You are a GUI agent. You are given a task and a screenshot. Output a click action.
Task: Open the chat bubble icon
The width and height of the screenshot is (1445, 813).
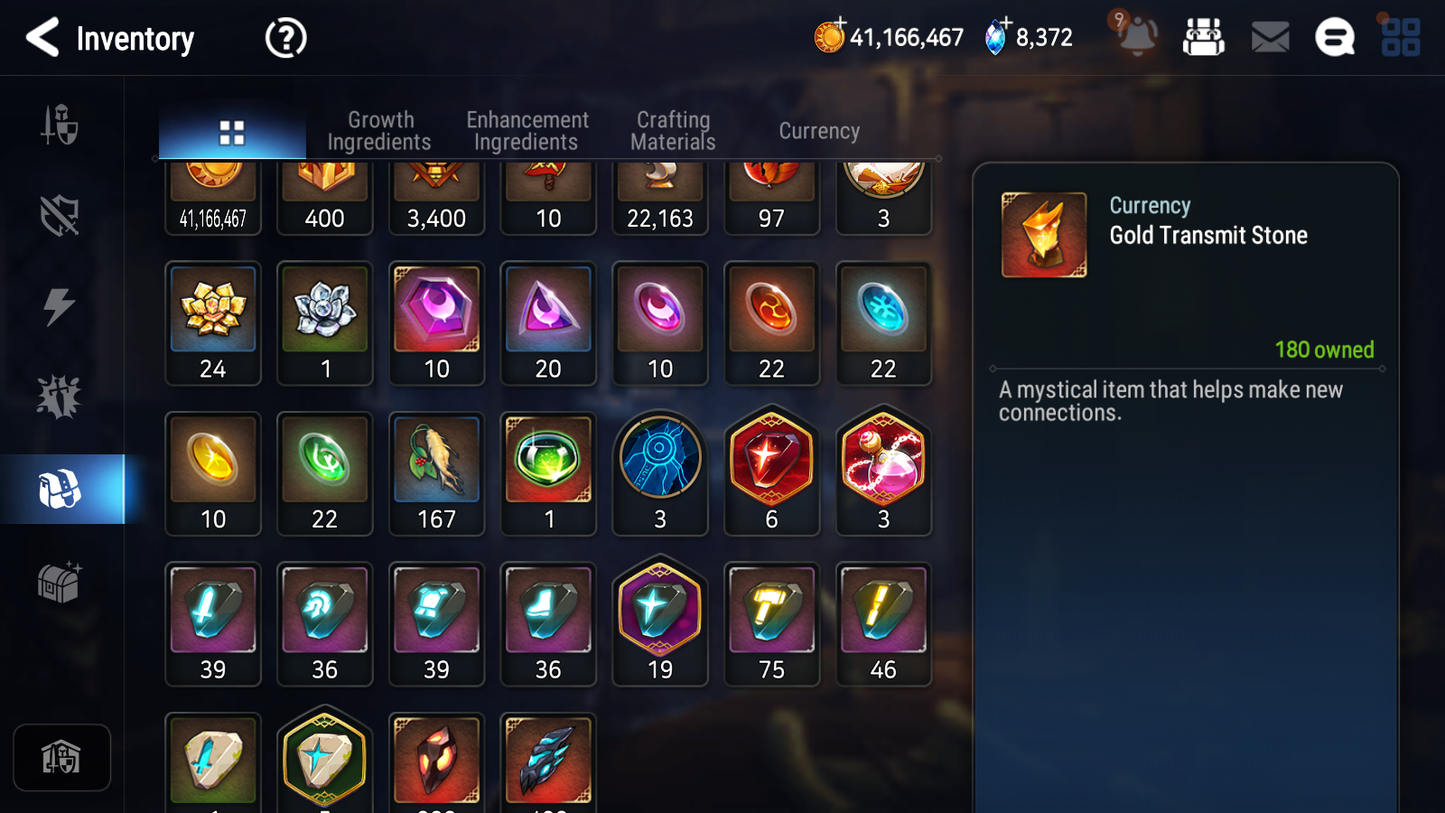click(x=1334, y=38)
